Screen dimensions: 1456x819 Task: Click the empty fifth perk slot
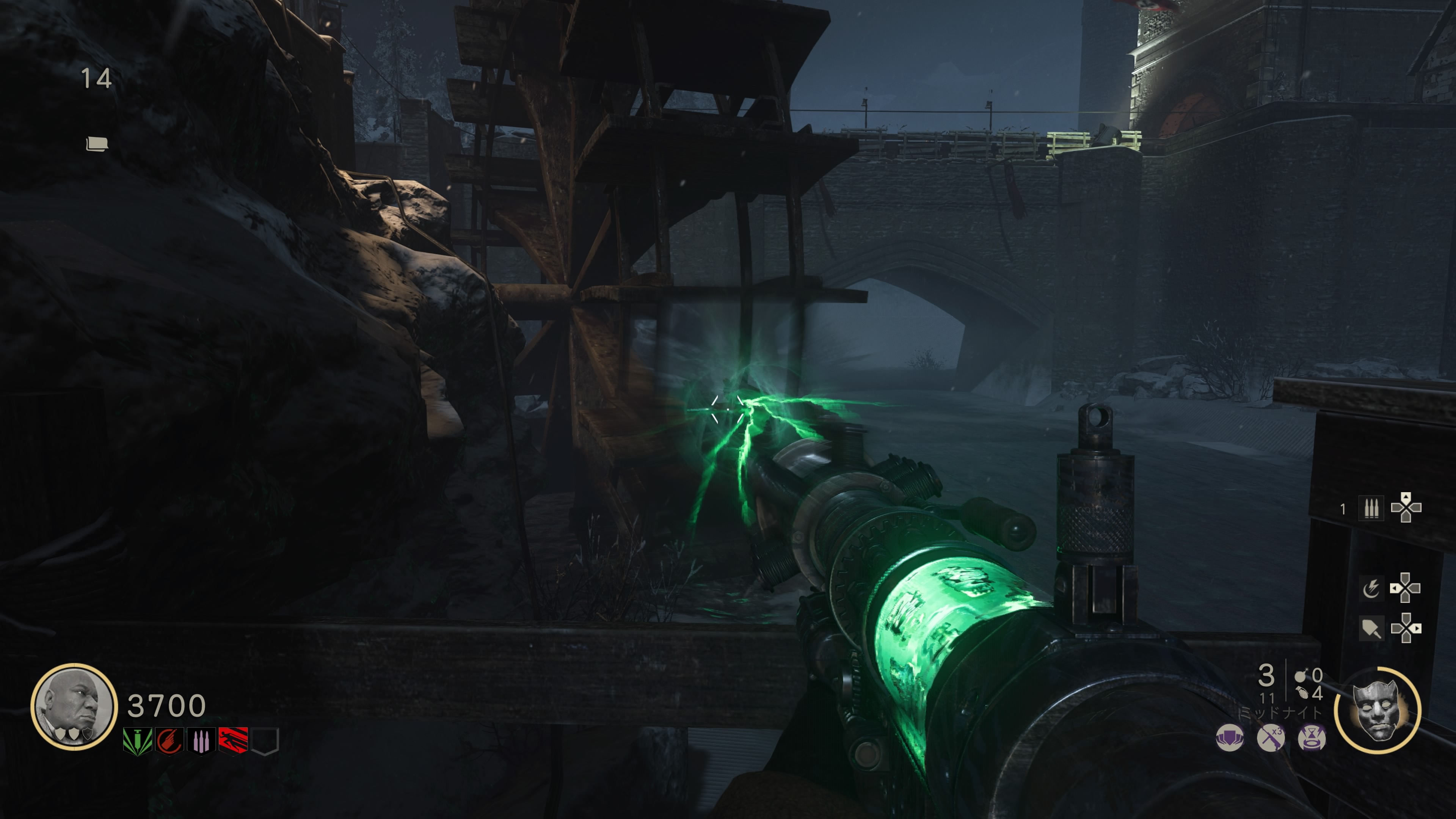[x=265, y=741]
